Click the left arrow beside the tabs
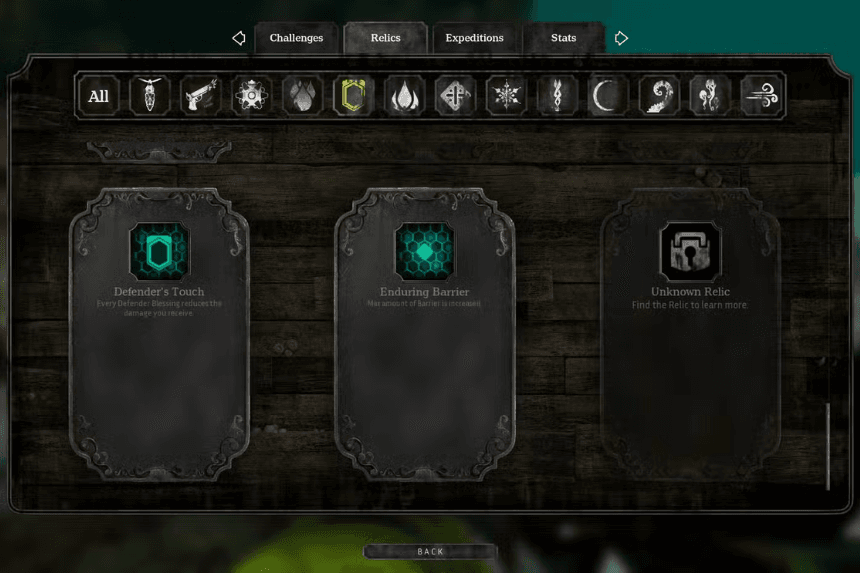The height and width of the screenshot is (573, 860). [238, 38]
